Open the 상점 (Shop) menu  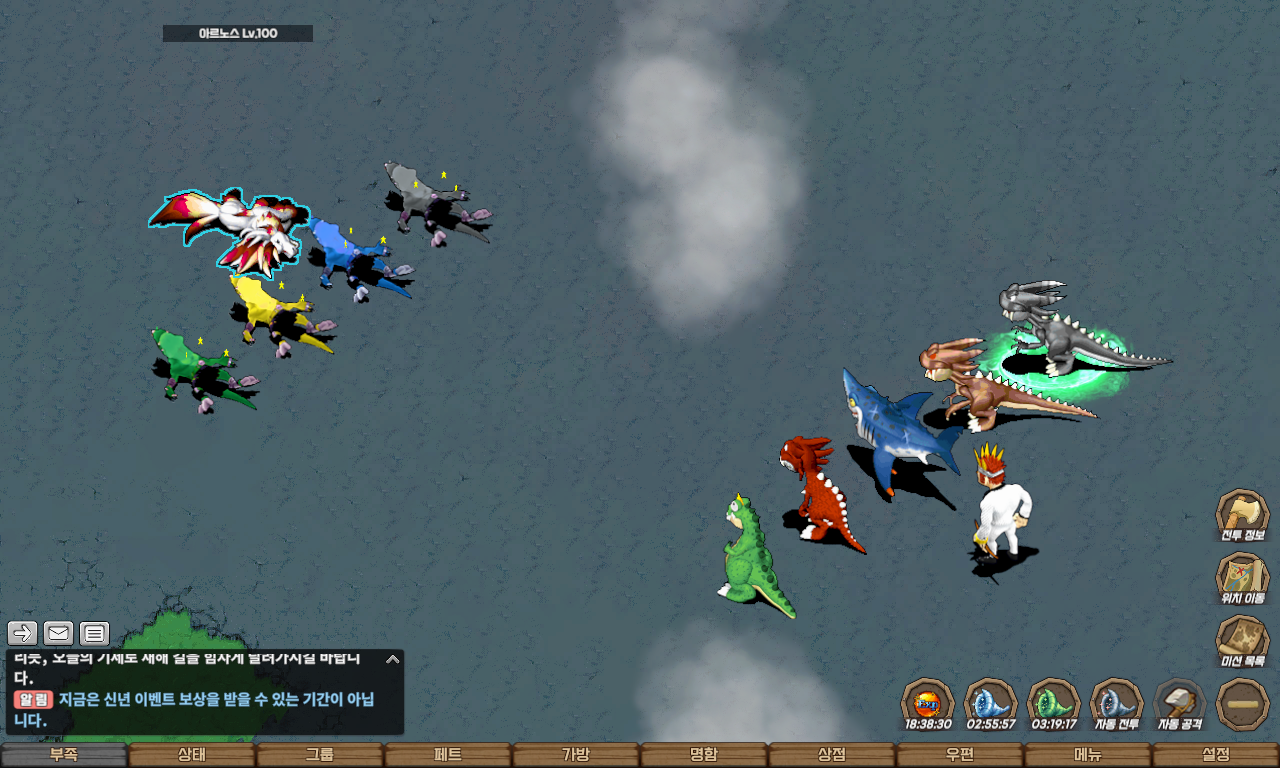click(x=832, y=755)
